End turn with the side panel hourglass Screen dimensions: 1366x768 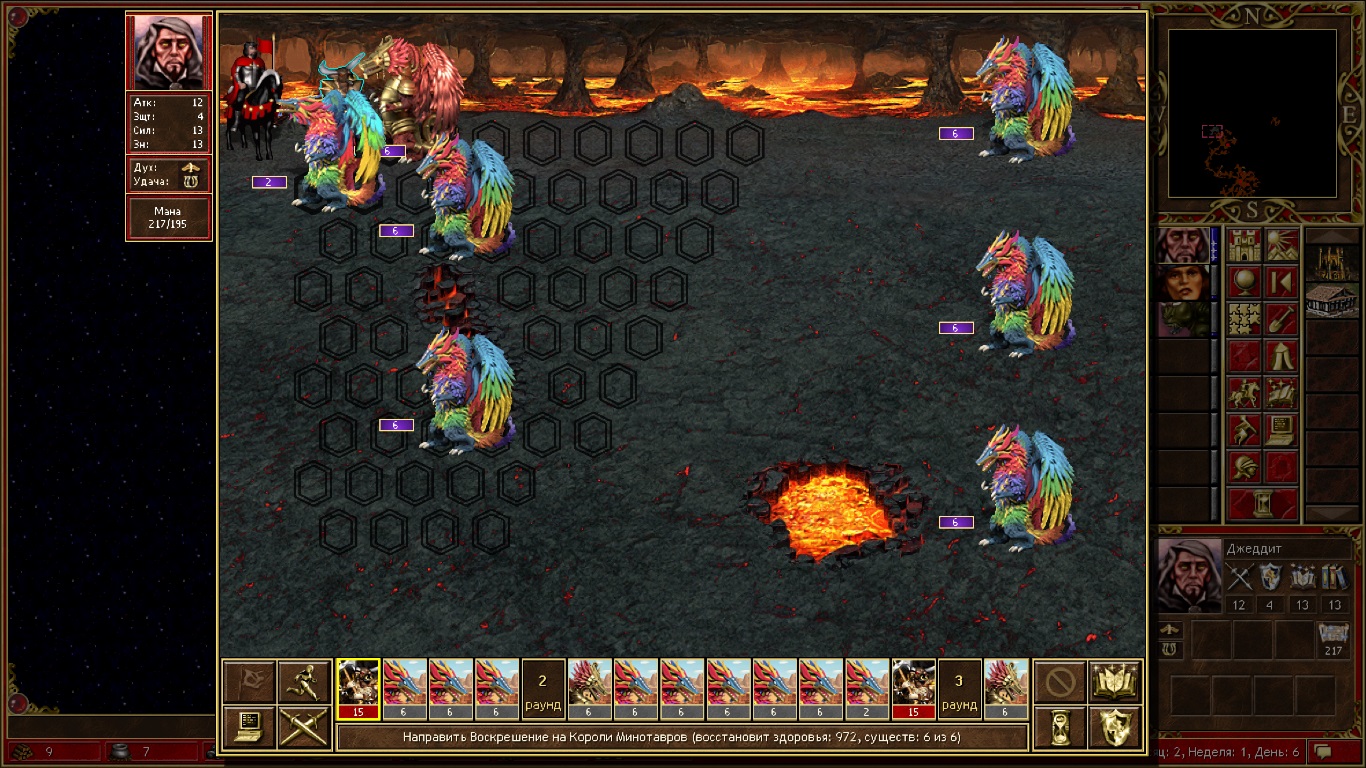(1263, 504)
